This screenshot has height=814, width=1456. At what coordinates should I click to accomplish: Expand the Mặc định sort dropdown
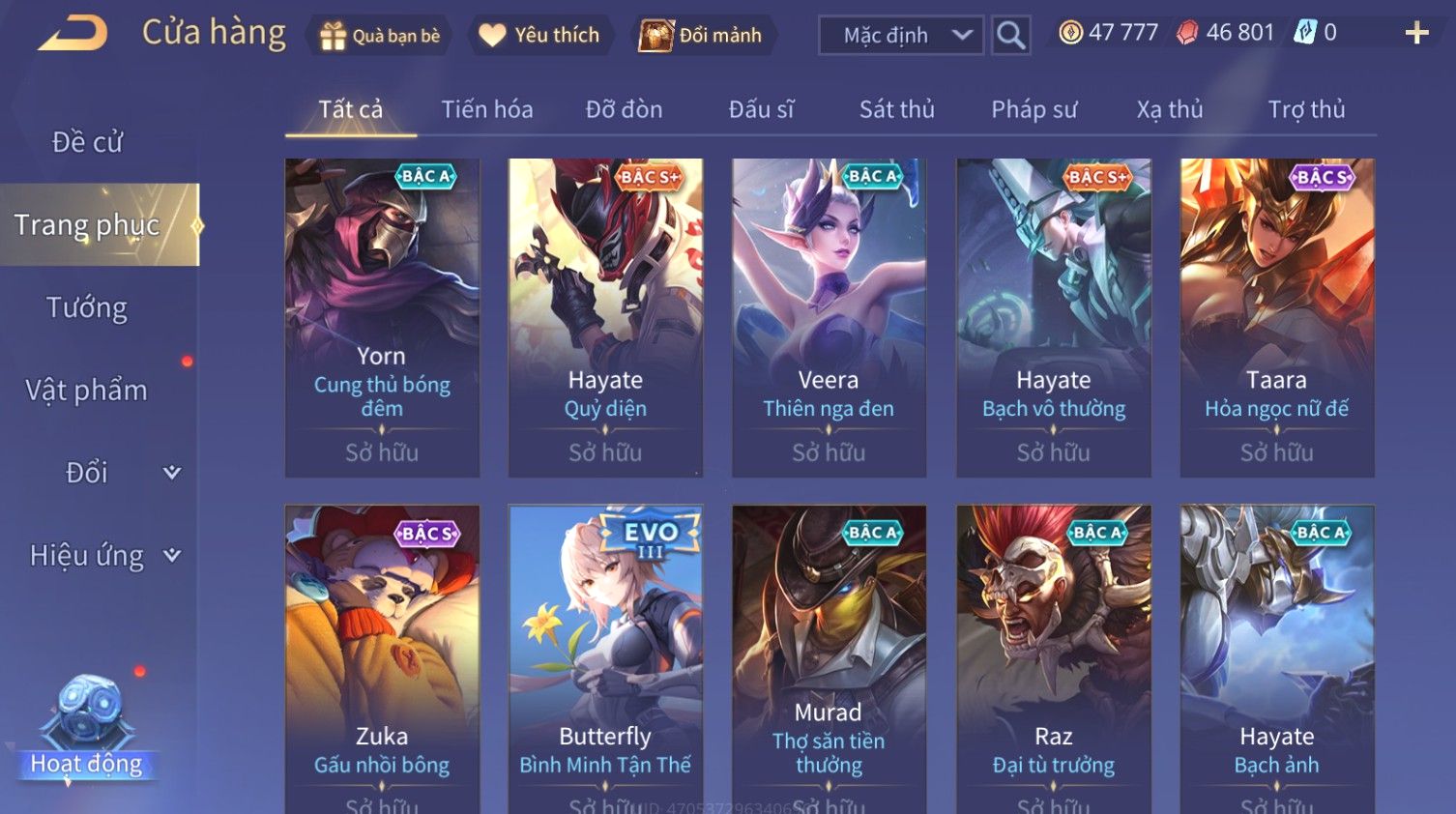[901, 36]
